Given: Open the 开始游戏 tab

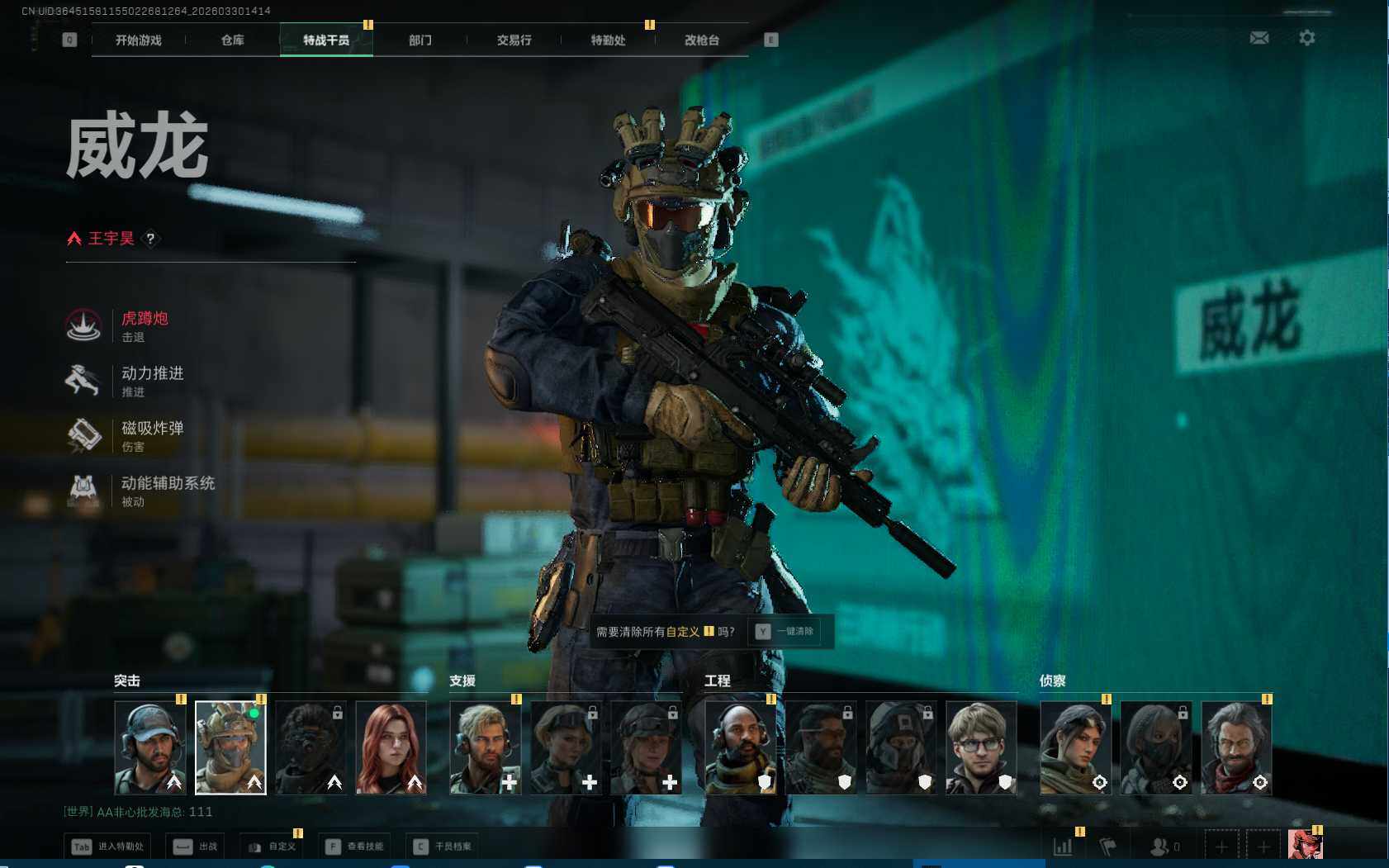Looking at the screenshot, I should (139, 40).
